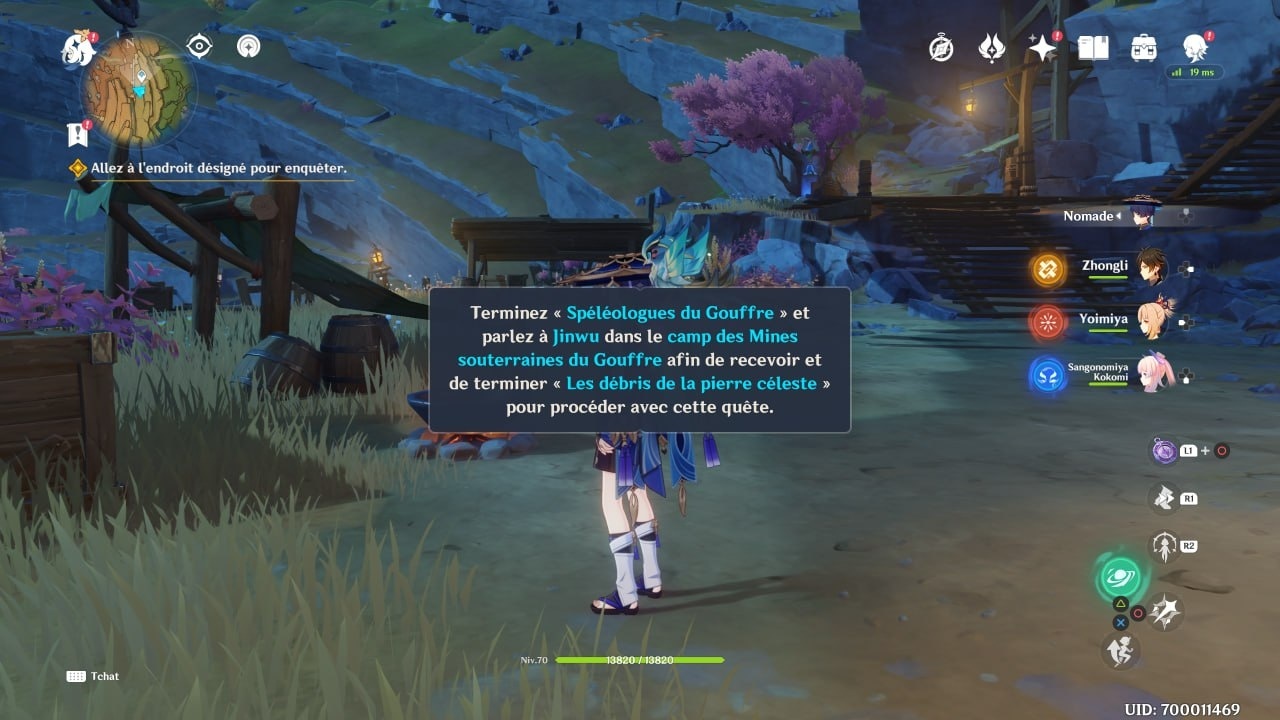Activate the elemental sight eye icon
1280x720 pixels.
[200, 46]
